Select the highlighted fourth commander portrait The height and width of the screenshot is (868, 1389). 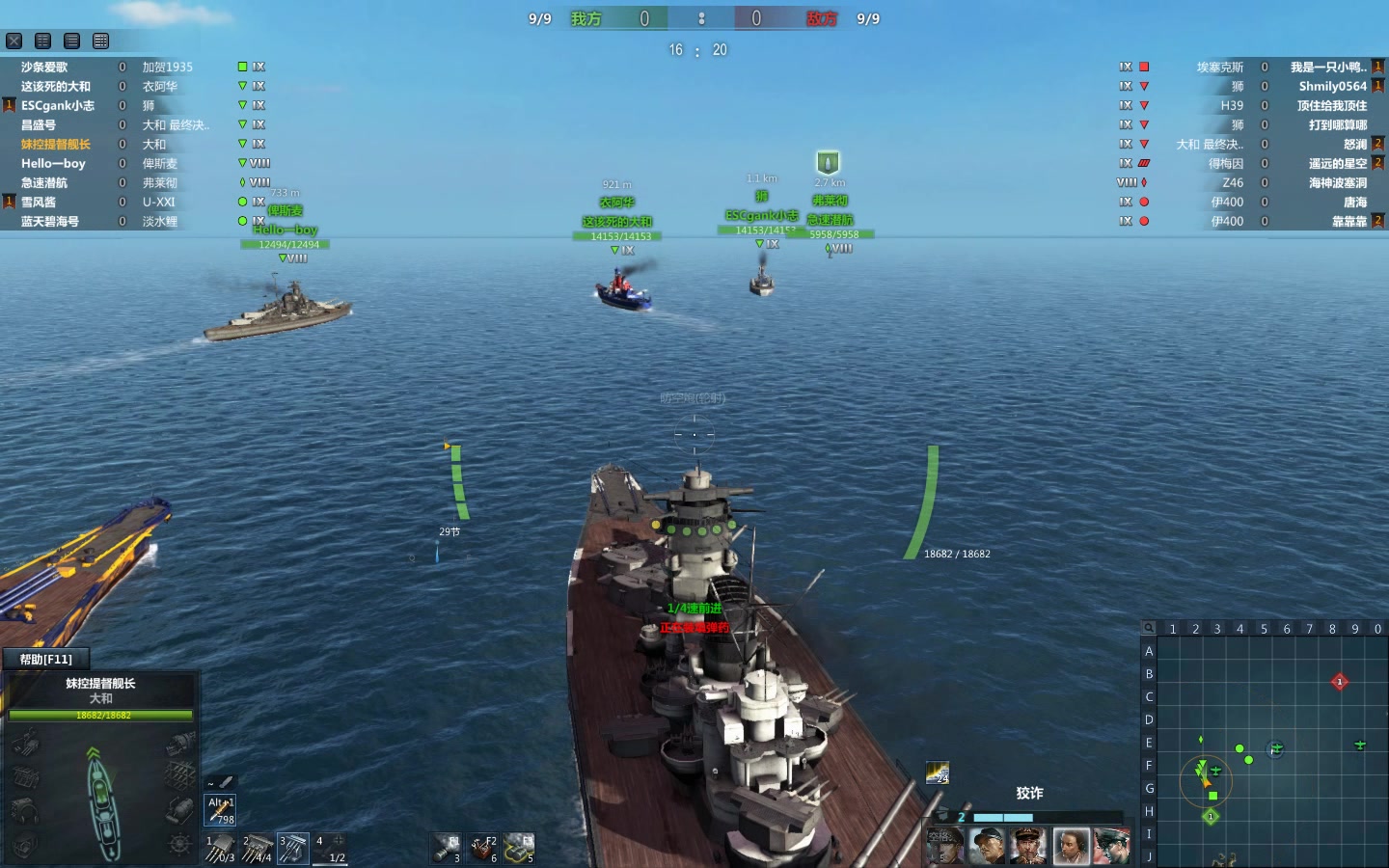coord(1071,846)
